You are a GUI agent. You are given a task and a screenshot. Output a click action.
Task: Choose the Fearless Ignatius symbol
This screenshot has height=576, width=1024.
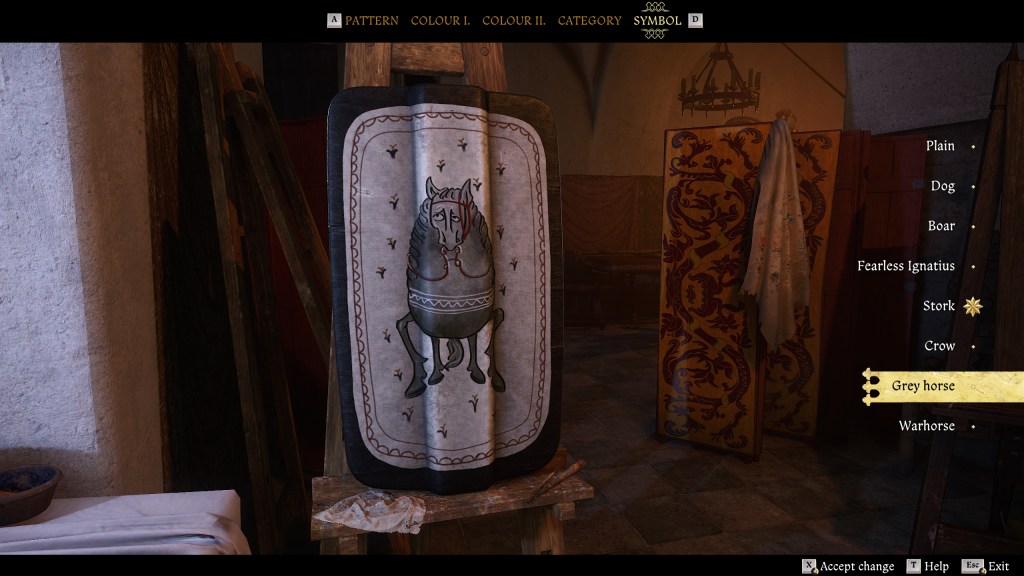[x=905, y=266]
